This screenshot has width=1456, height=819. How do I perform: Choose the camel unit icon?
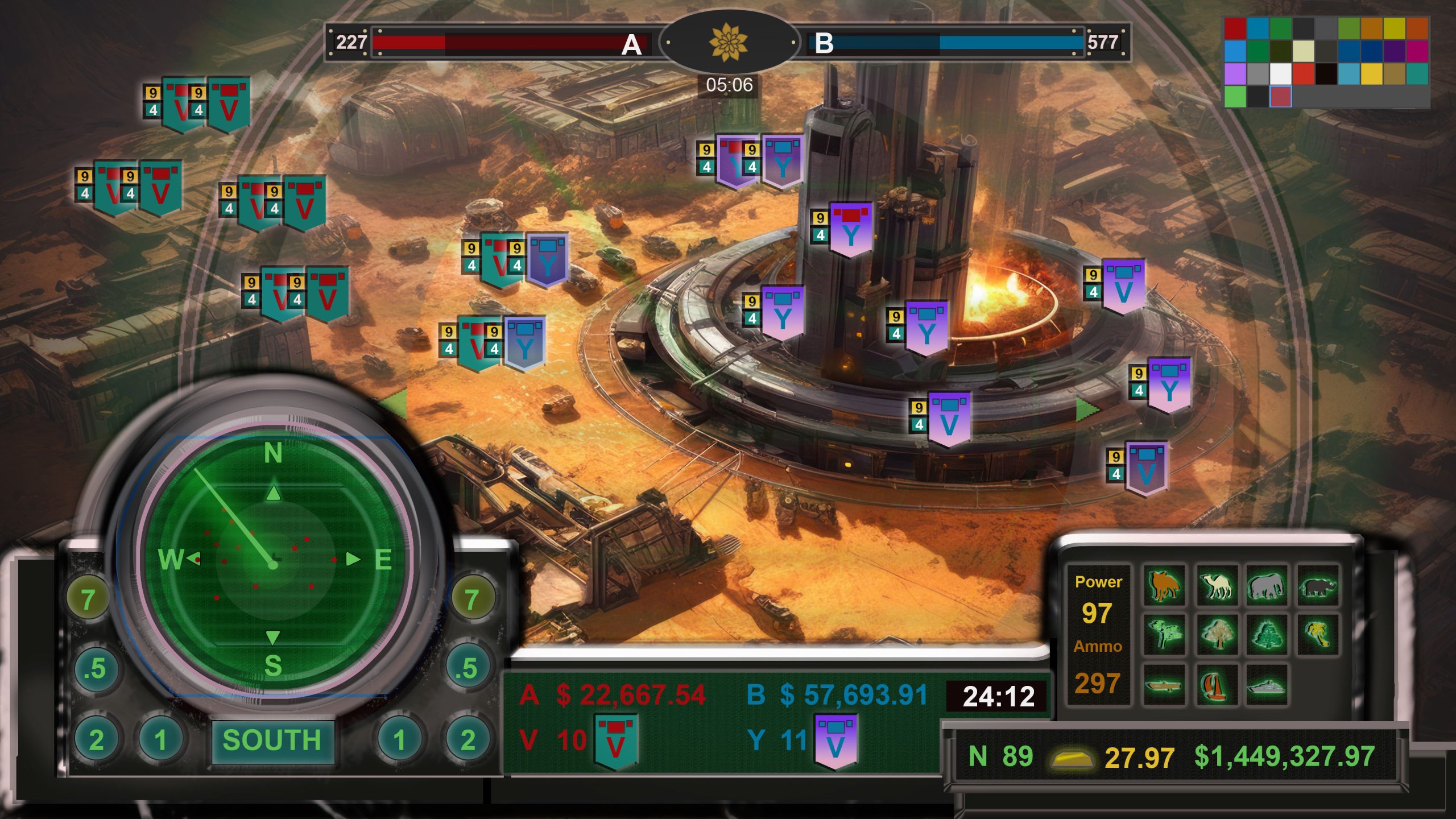(1217, 585)
